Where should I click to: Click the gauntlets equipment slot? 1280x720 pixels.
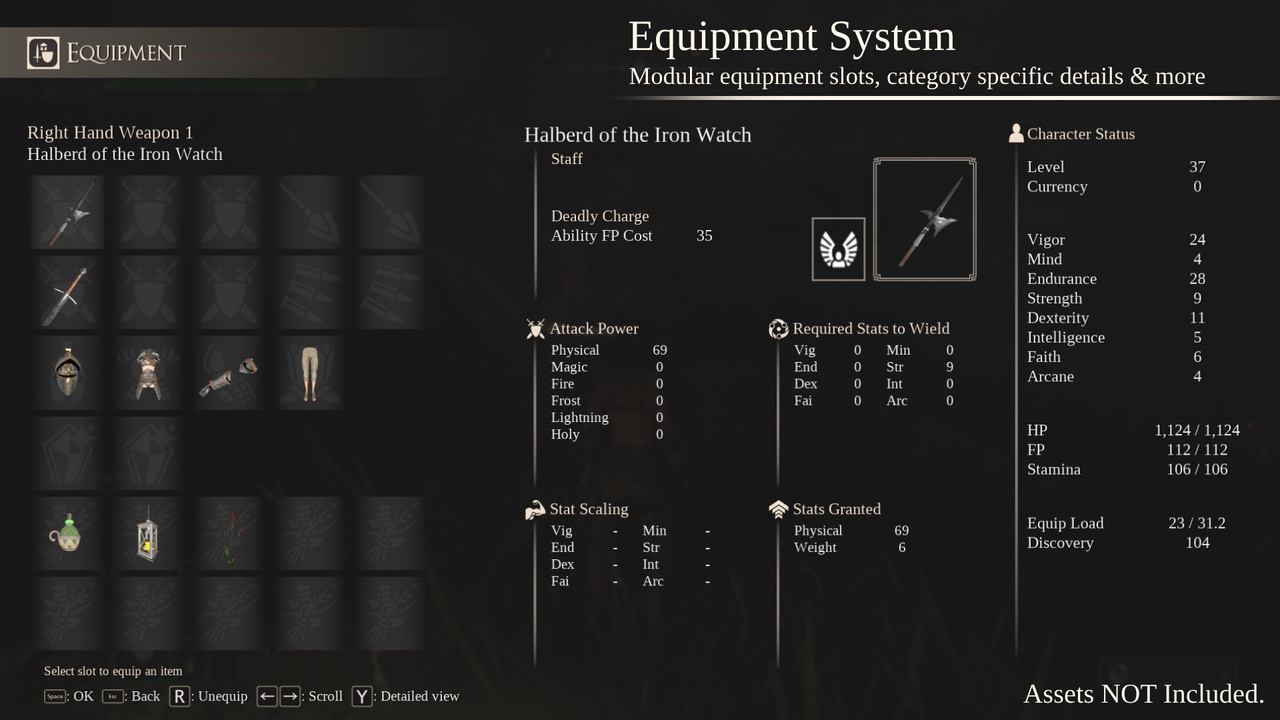pos(229,372)
